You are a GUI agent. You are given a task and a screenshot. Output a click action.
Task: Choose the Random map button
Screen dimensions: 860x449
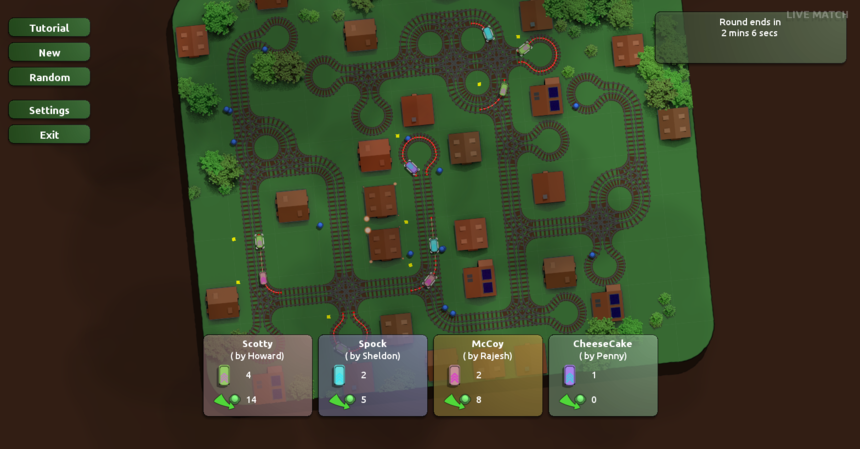pyautogui.click(x=49, y=77)
